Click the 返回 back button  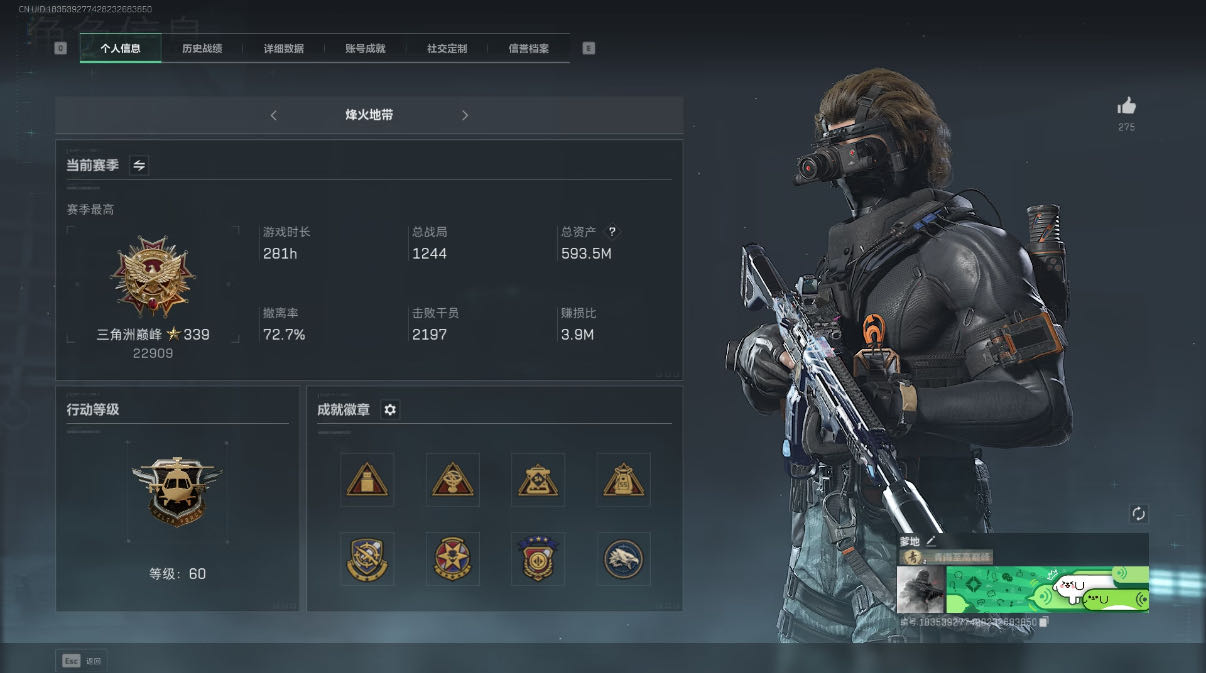(81, 661)
